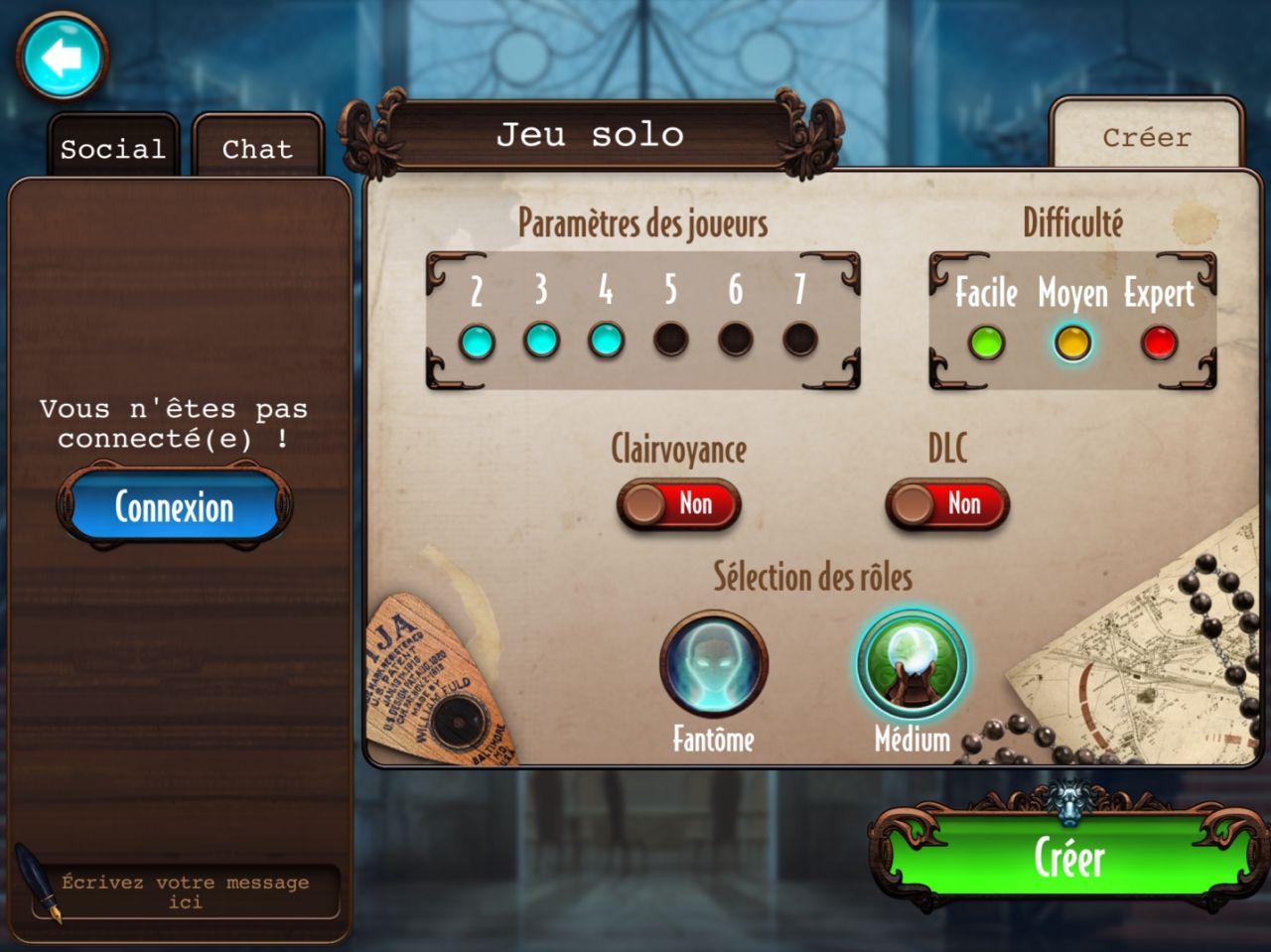Click the blue Connexion button
The height and width of the screenshot is (952, 1271).
(175, 507)
